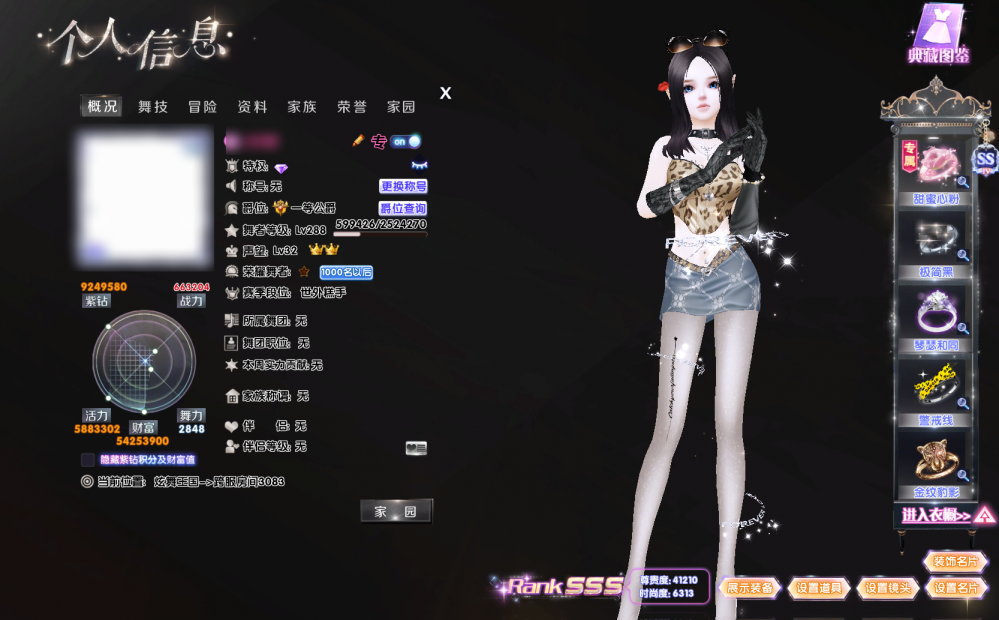Switch to the 舞技 tab
Screen dimensions: 999x620
[x=153, y=107]
